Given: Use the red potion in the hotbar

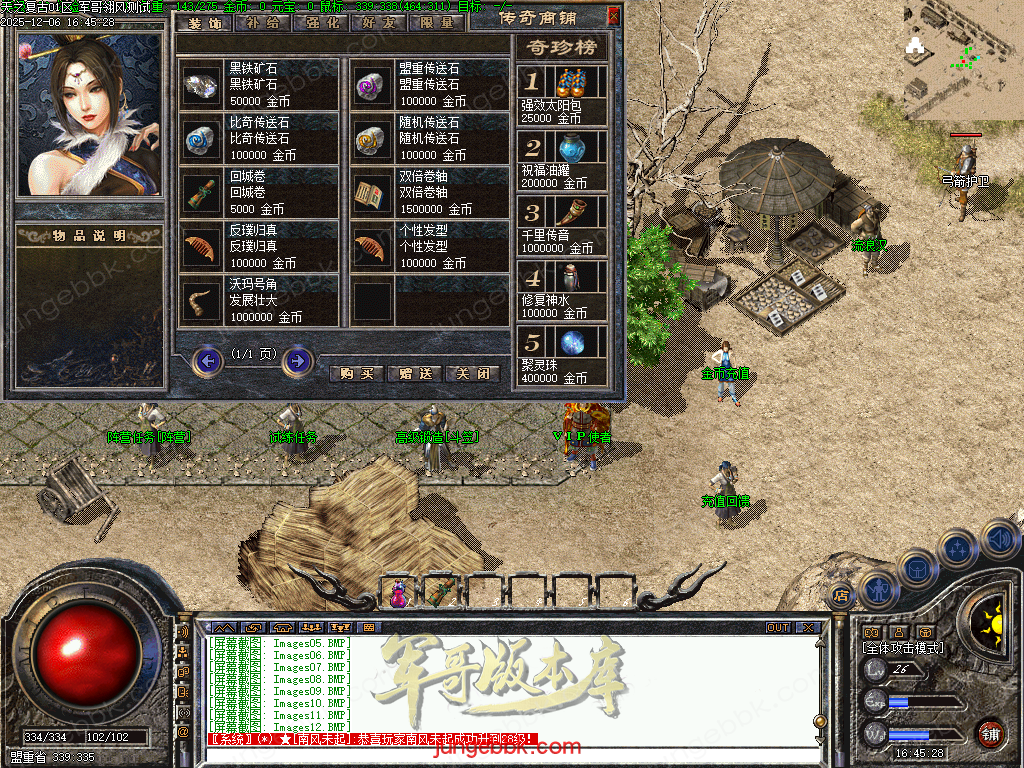Looking at the screenshot, I should (399, 593).
